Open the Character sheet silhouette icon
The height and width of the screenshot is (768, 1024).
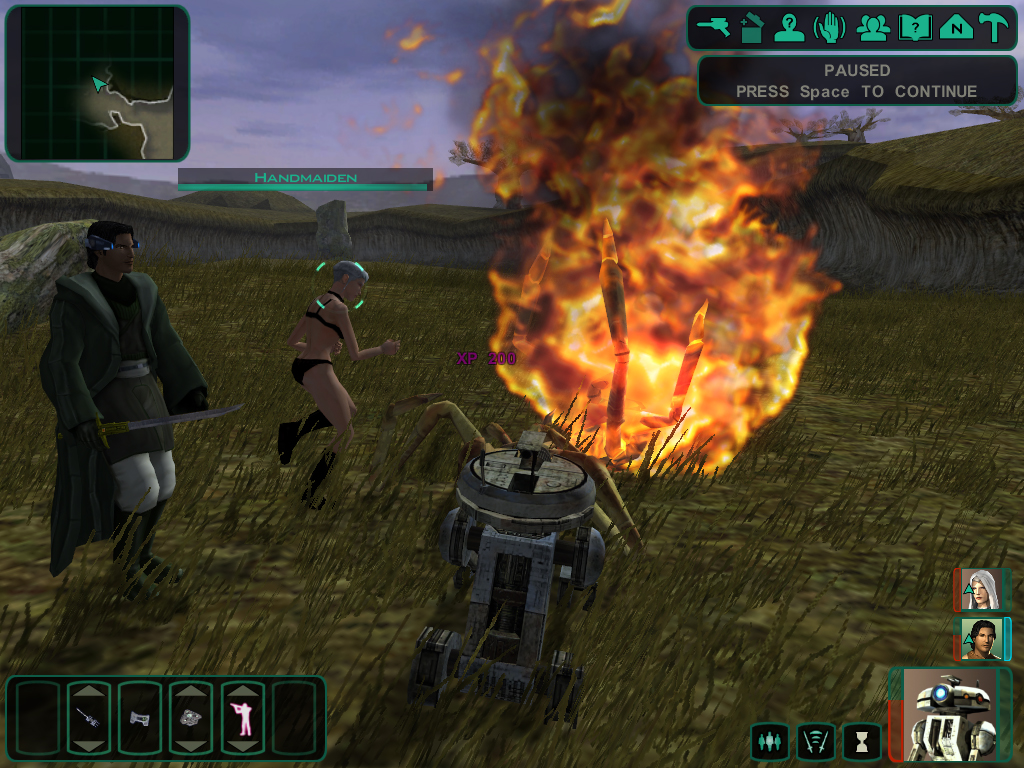coord(790,27)
